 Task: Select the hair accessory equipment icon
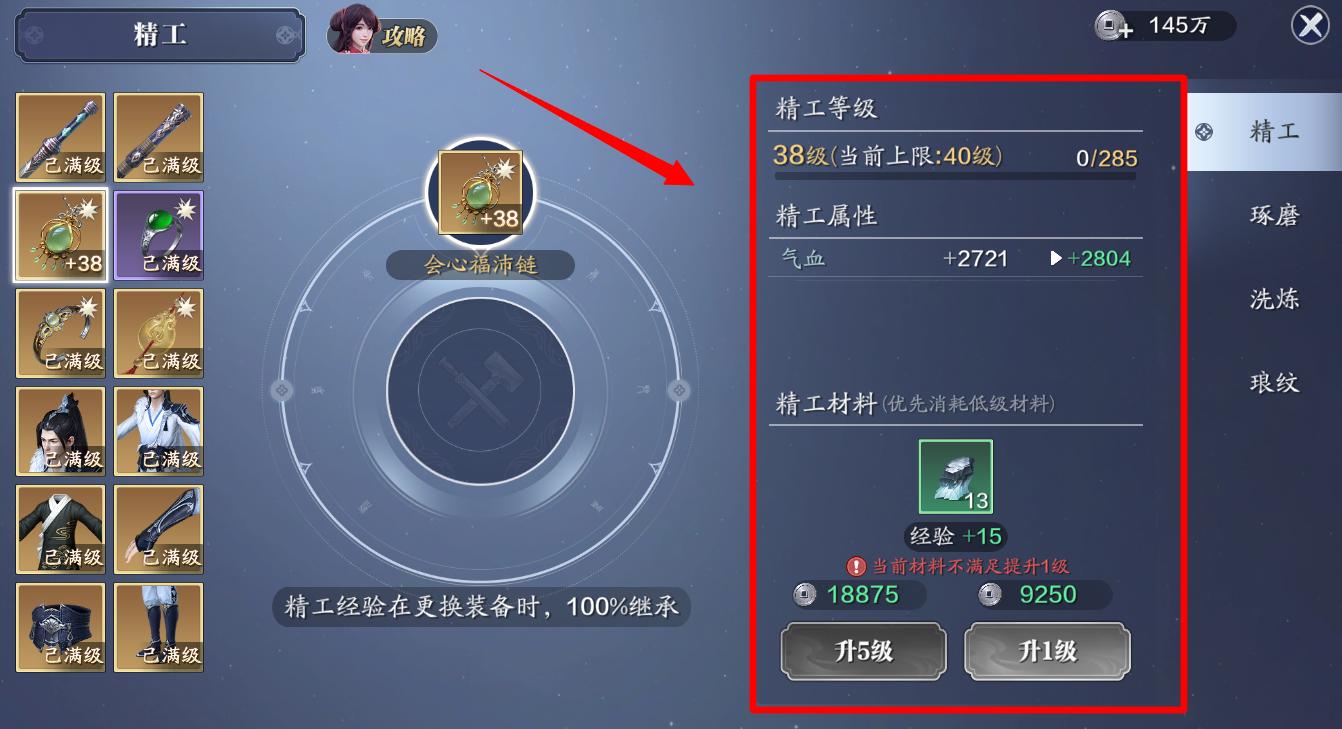click(60, 430)
